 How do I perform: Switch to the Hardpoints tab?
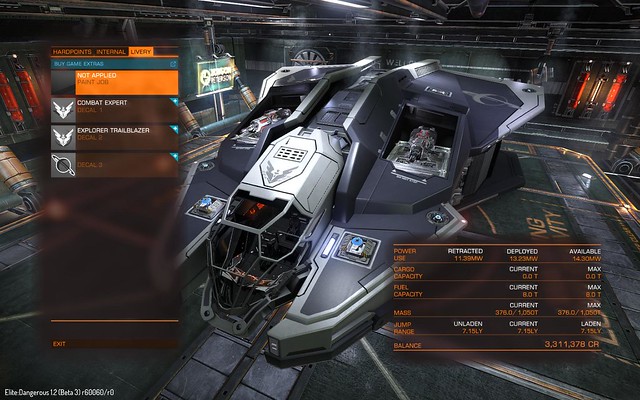[73, 50]
